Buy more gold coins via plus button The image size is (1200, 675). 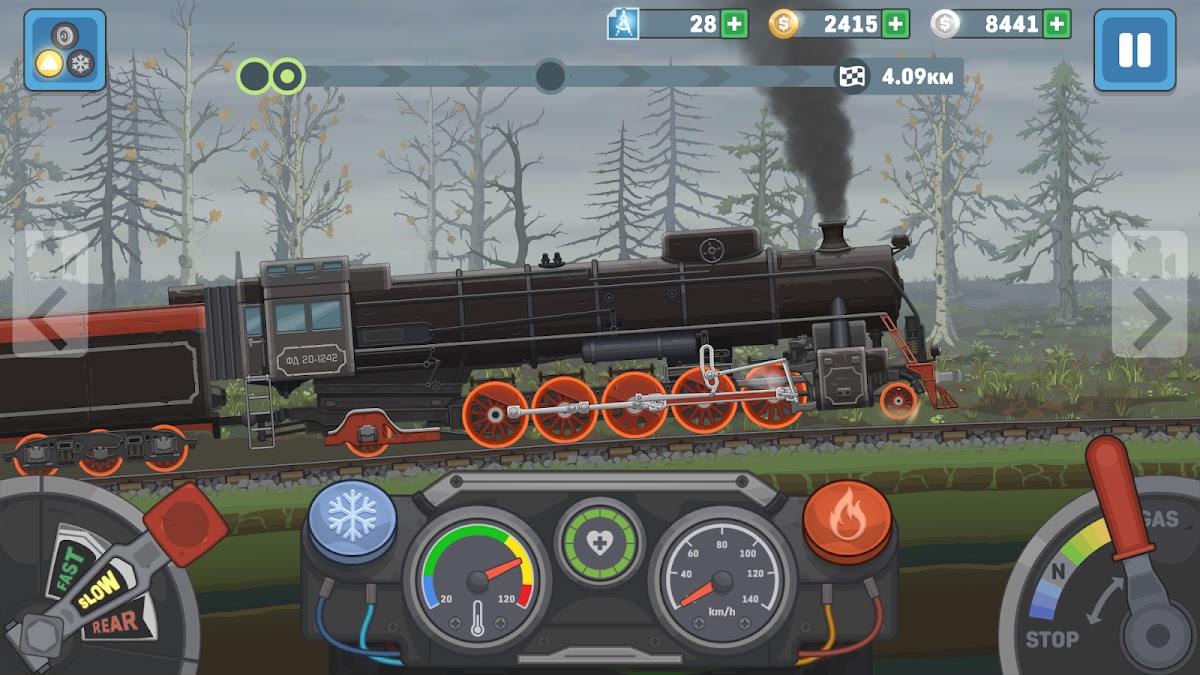coord(896,24)
